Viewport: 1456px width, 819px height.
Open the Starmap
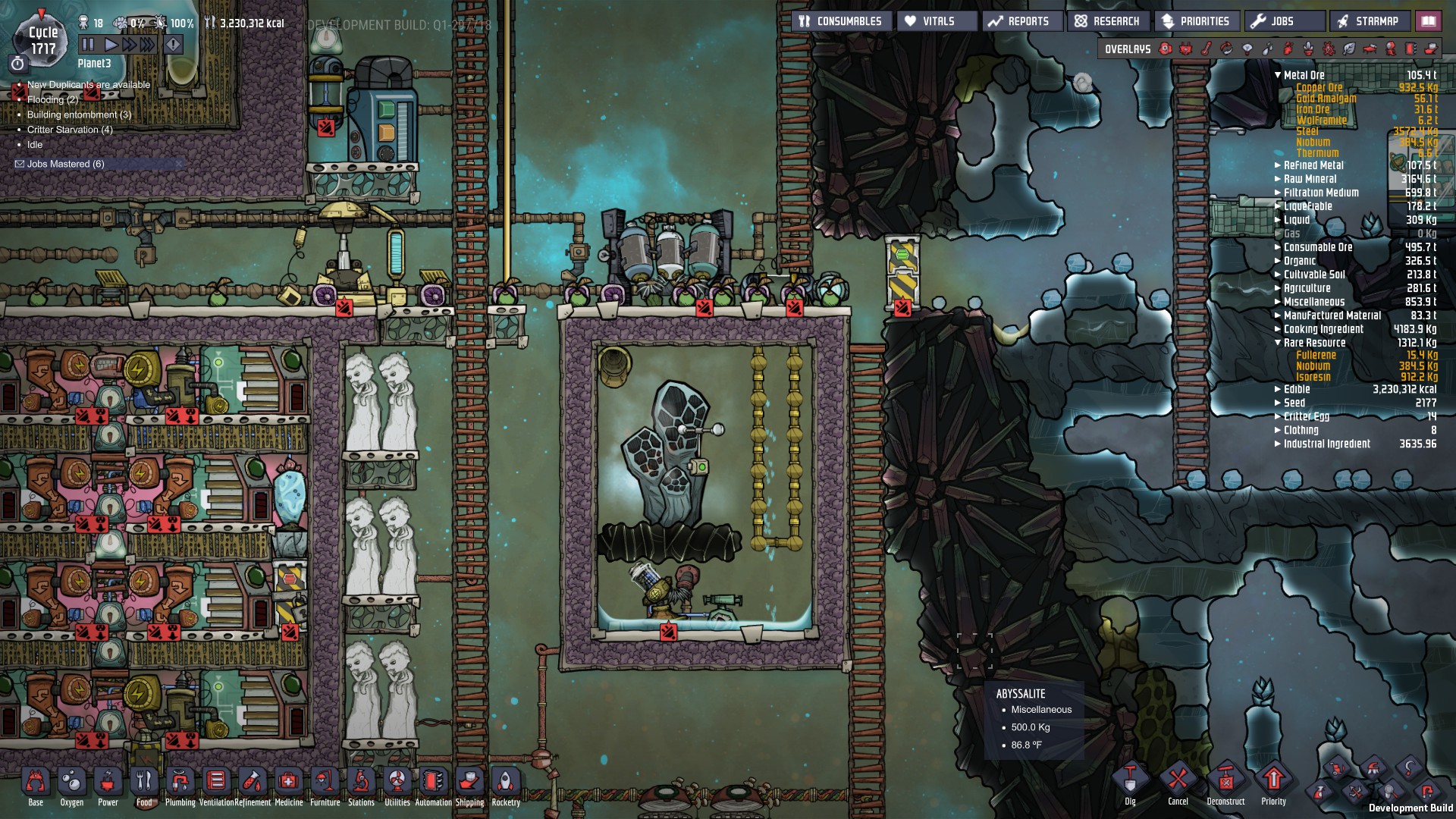(1370, 21)
